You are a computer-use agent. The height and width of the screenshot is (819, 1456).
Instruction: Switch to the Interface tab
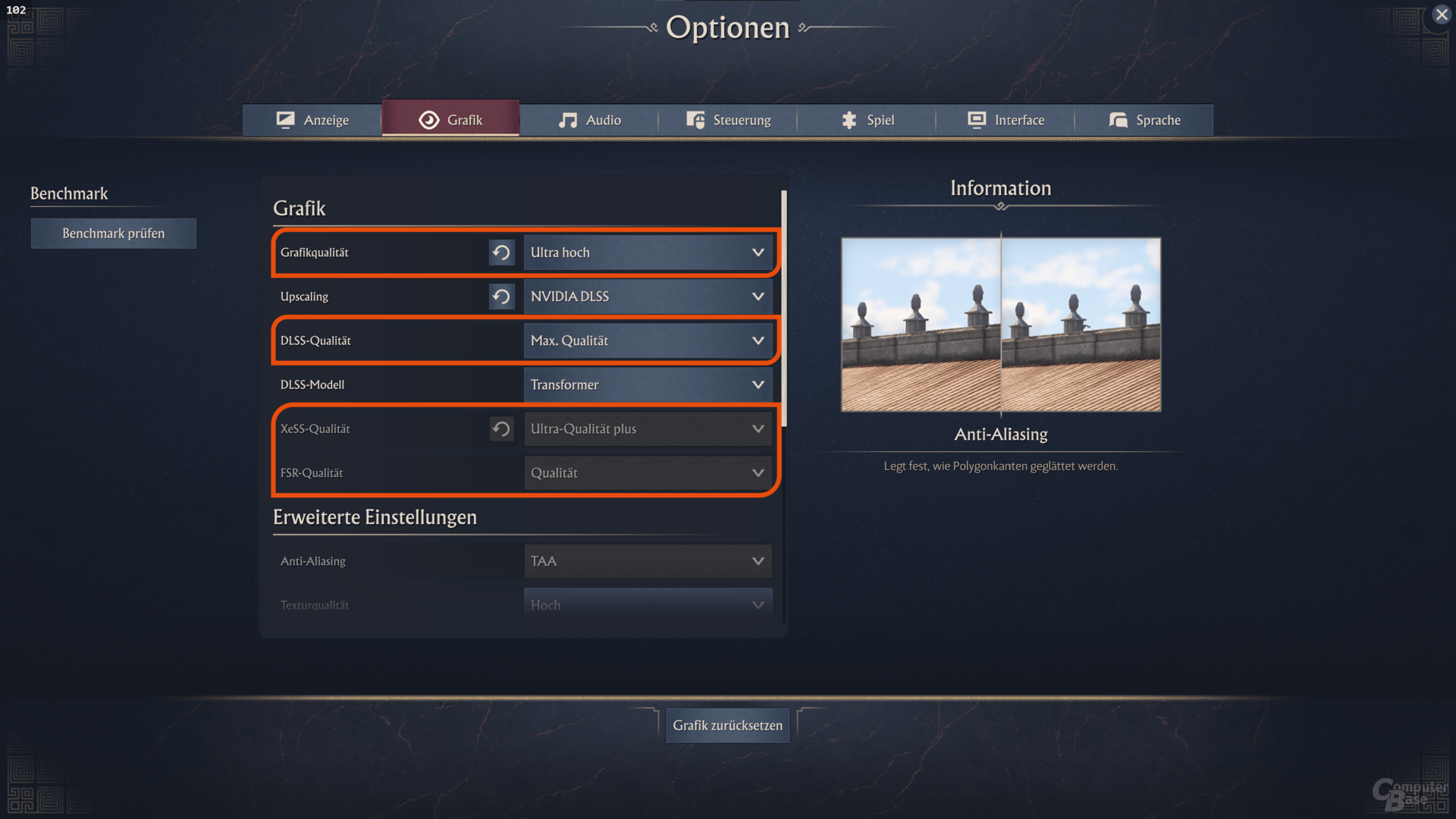(1006, 120)
